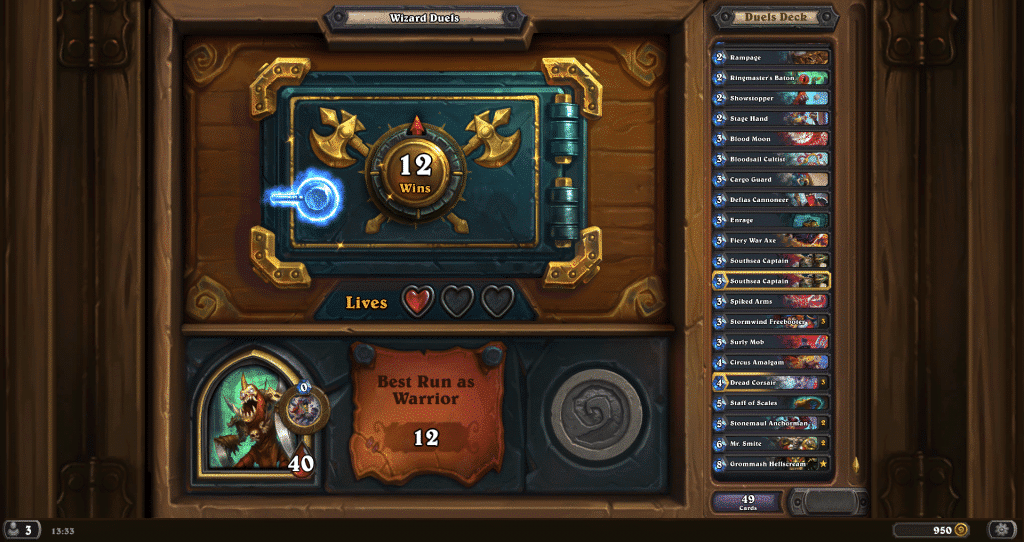Viewport: 1024px width, 542px height.
Task: Choose Showstopper from the deck list
Action: point(770,98)
